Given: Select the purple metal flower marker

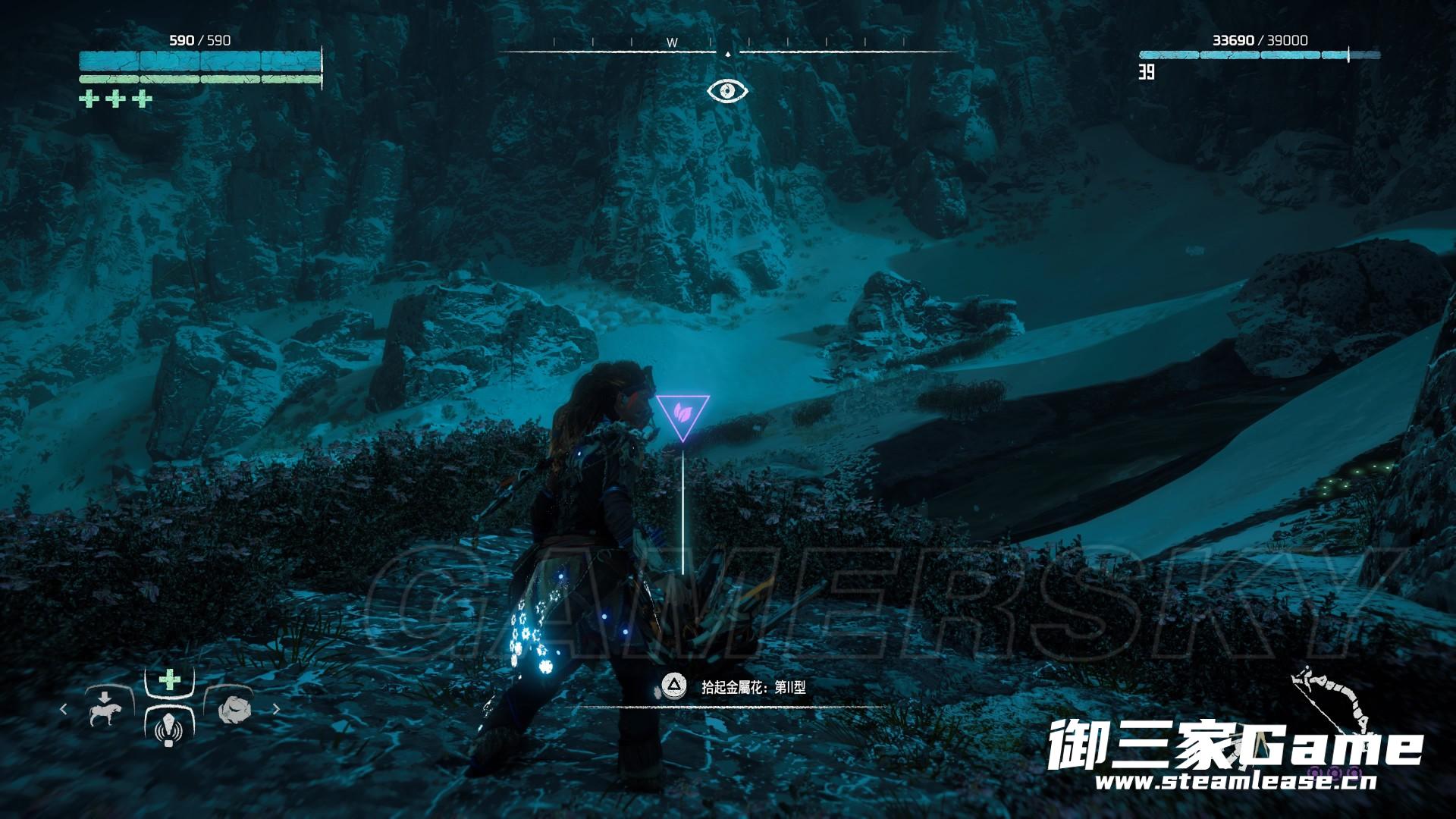Looking at the screenshot, I should pyautogui.click(x=682, y=416).
